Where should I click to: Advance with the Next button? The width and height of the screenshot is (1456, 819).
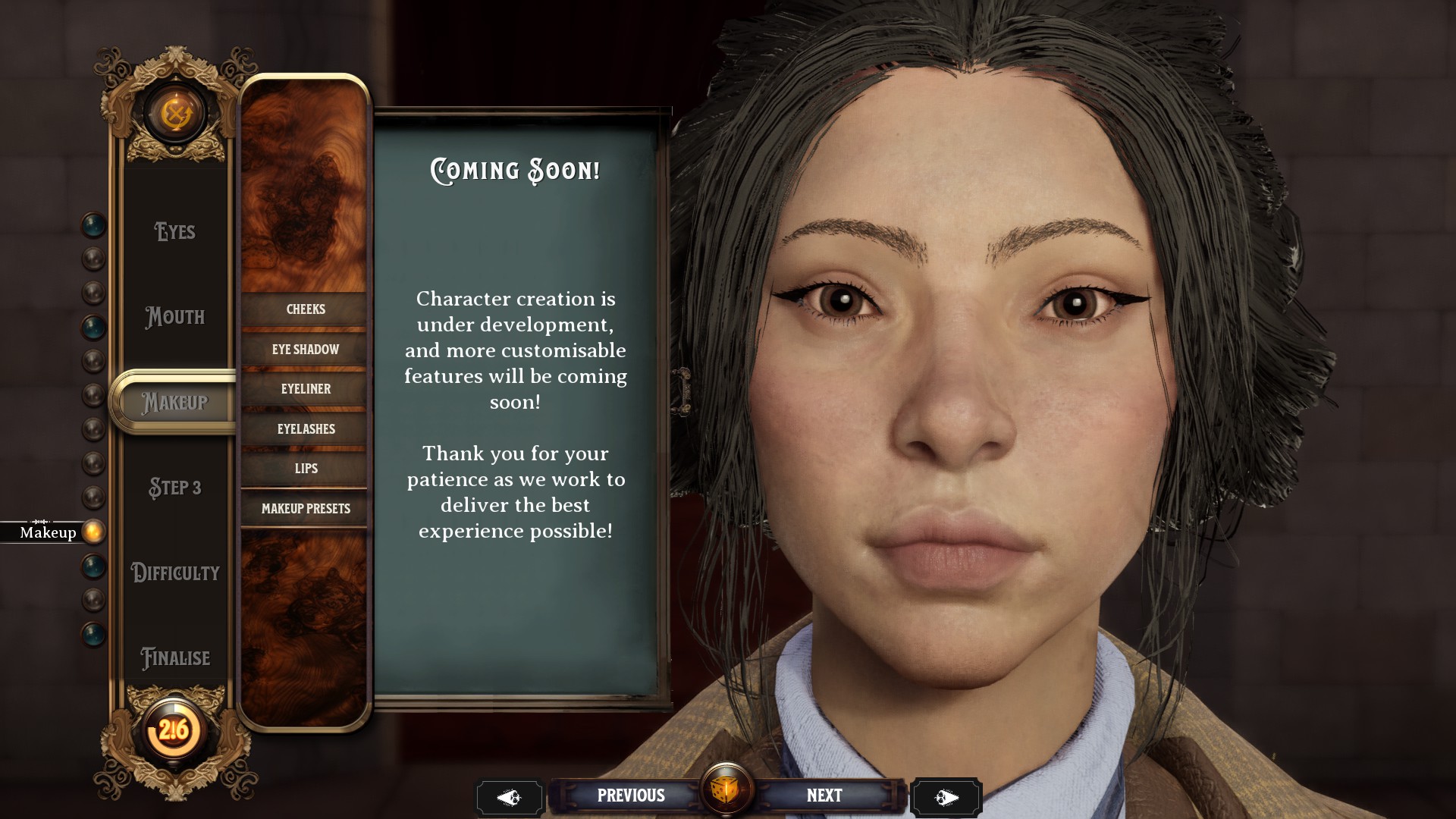click(x=824, y=795)
